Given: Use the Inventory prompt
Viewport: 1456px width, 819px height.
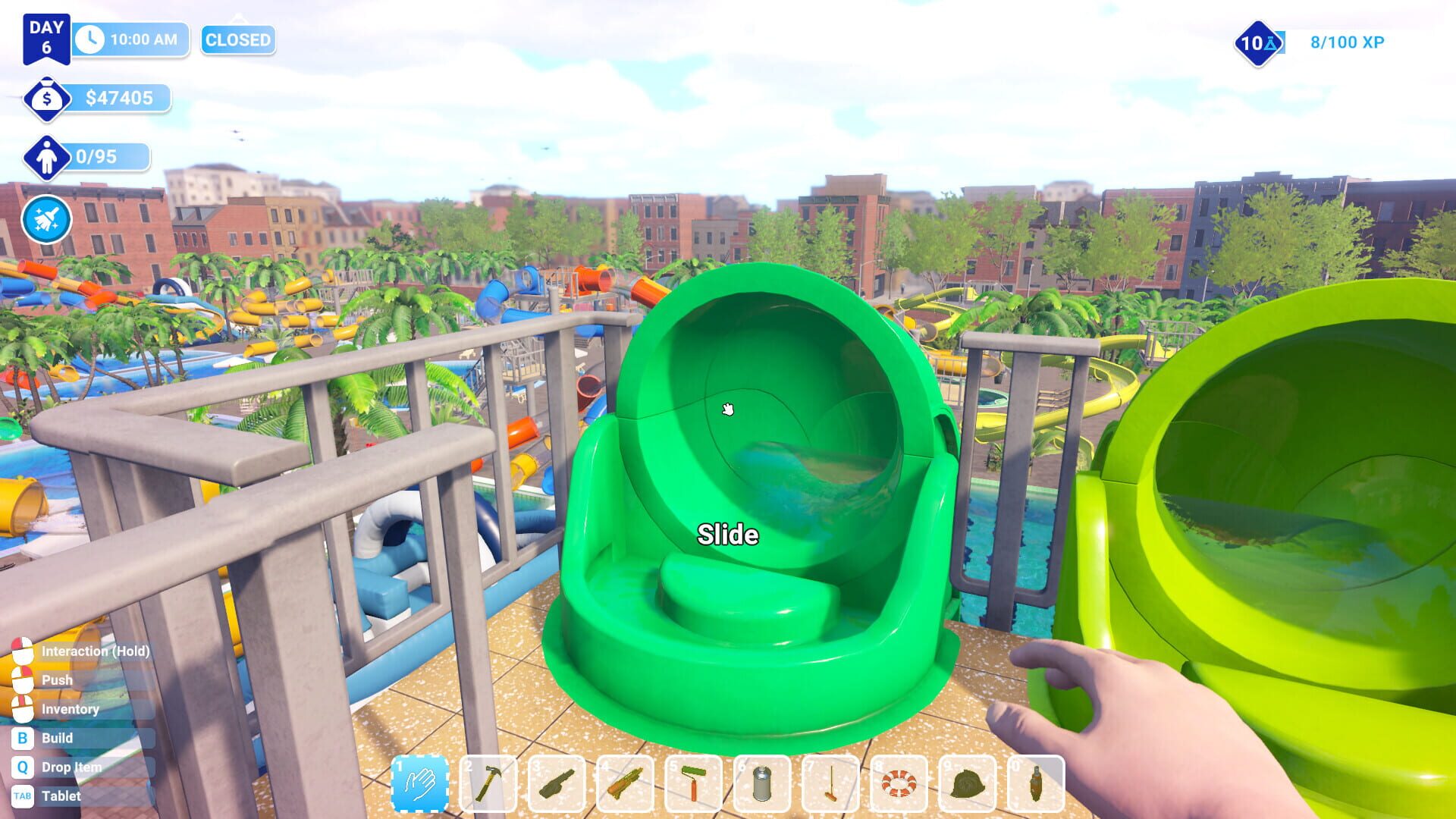Looking at the screenshot, I should [71, 709].
